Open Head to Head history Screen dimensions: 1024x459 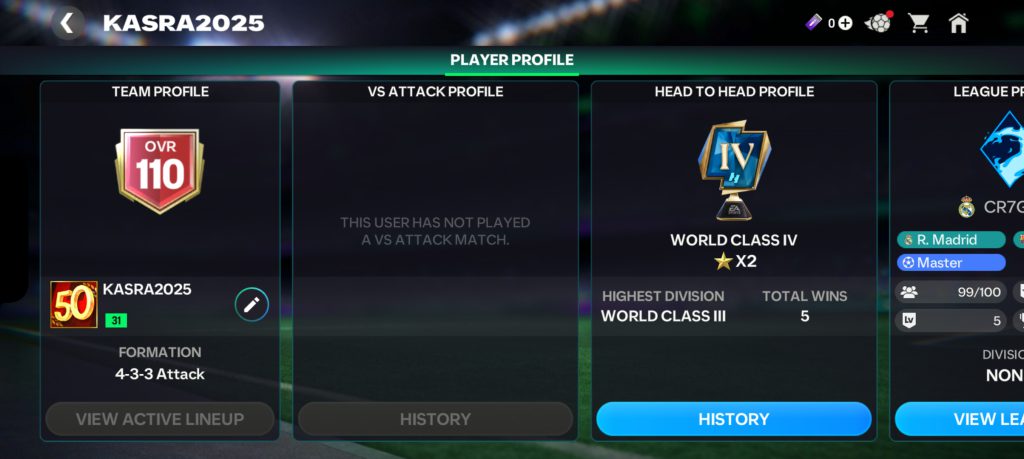(x=733, y=419)
